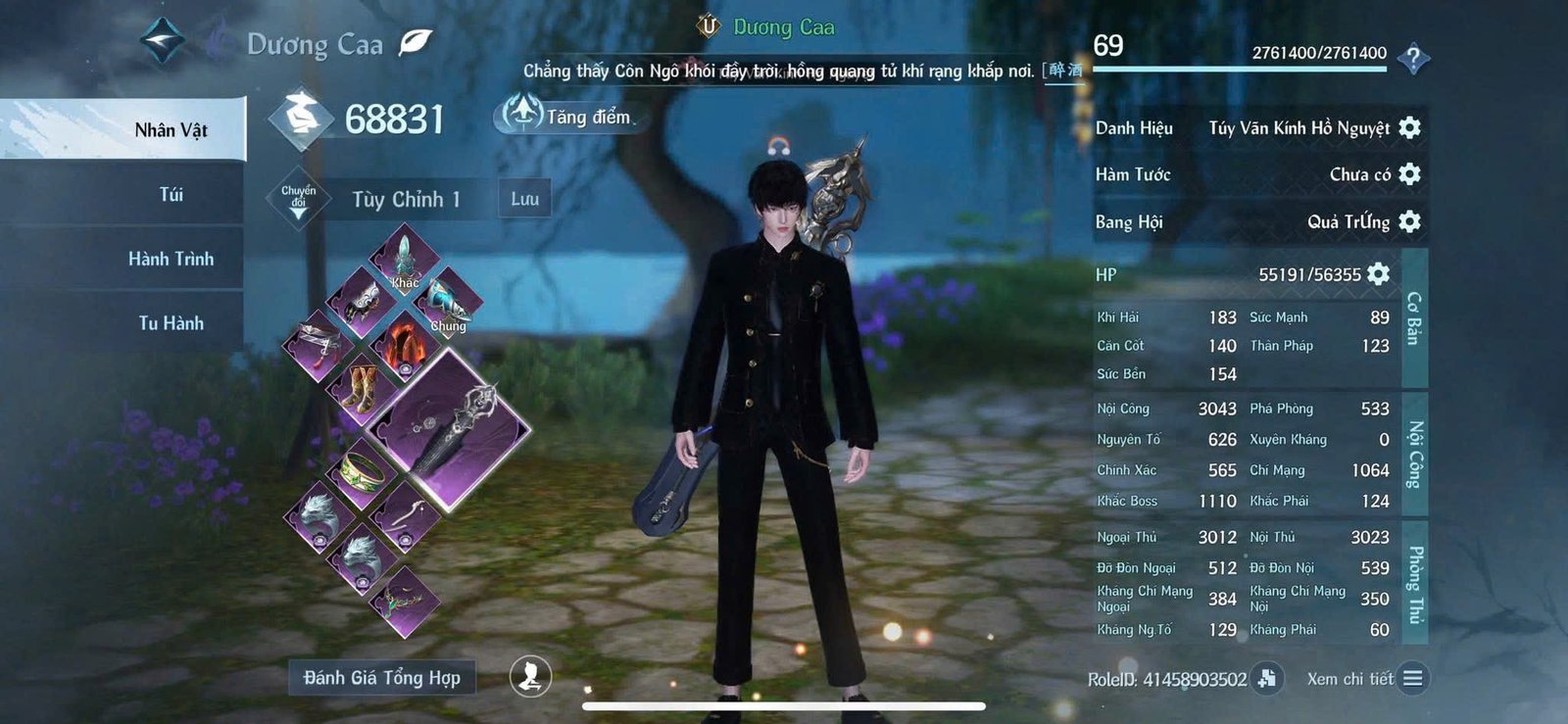The height and width of the screenshot is (724, 1568).
Task: Click the Đánh Giá Tổng Hợp button
Action: coord(382,677)
